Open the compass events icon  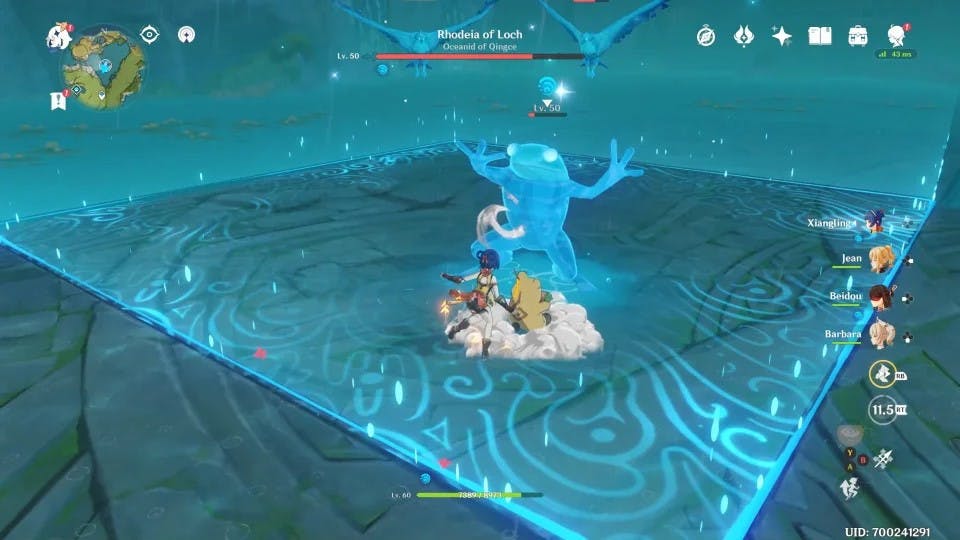point(706,36)
